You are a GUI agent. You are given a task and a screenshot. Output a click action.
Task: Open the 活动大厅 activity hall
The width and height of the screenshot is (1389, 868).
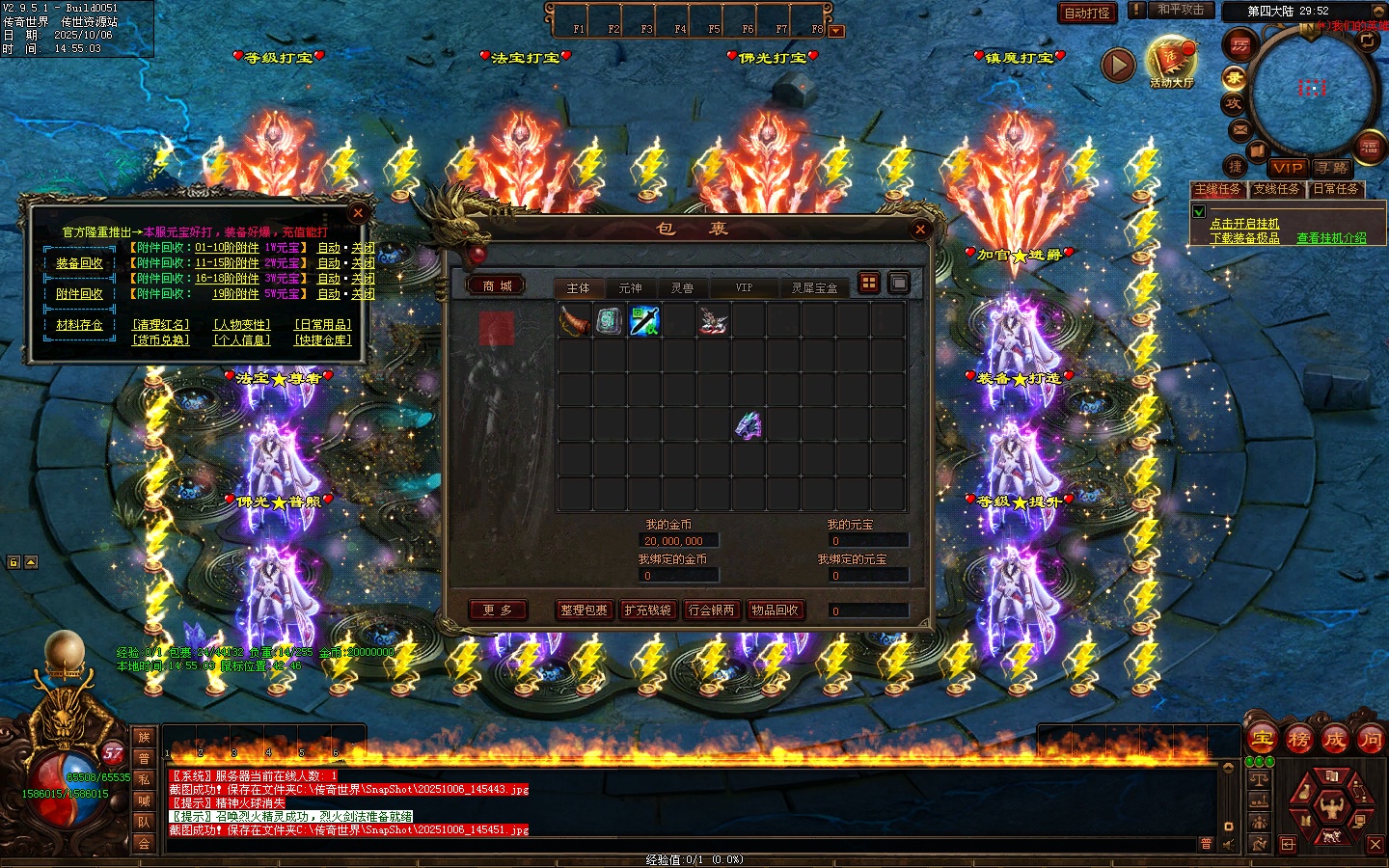(1171, 64)
